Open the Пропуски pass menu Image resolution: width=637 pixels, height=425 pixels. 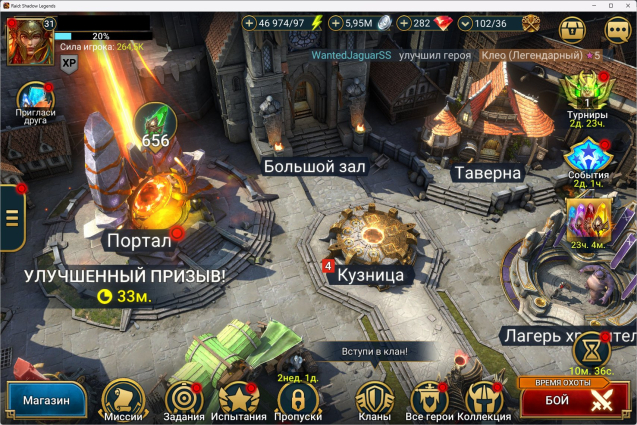297,401
